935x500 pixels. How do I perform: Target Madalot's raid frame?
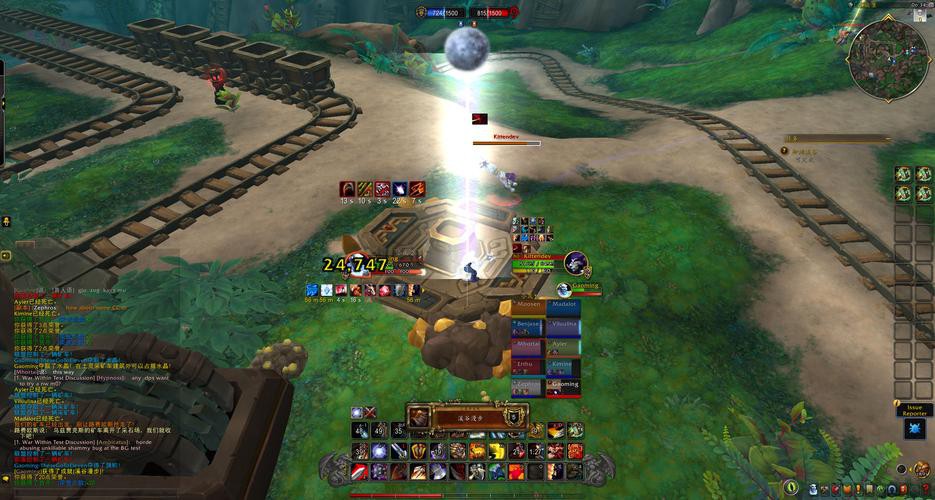[x=564, y=306]
